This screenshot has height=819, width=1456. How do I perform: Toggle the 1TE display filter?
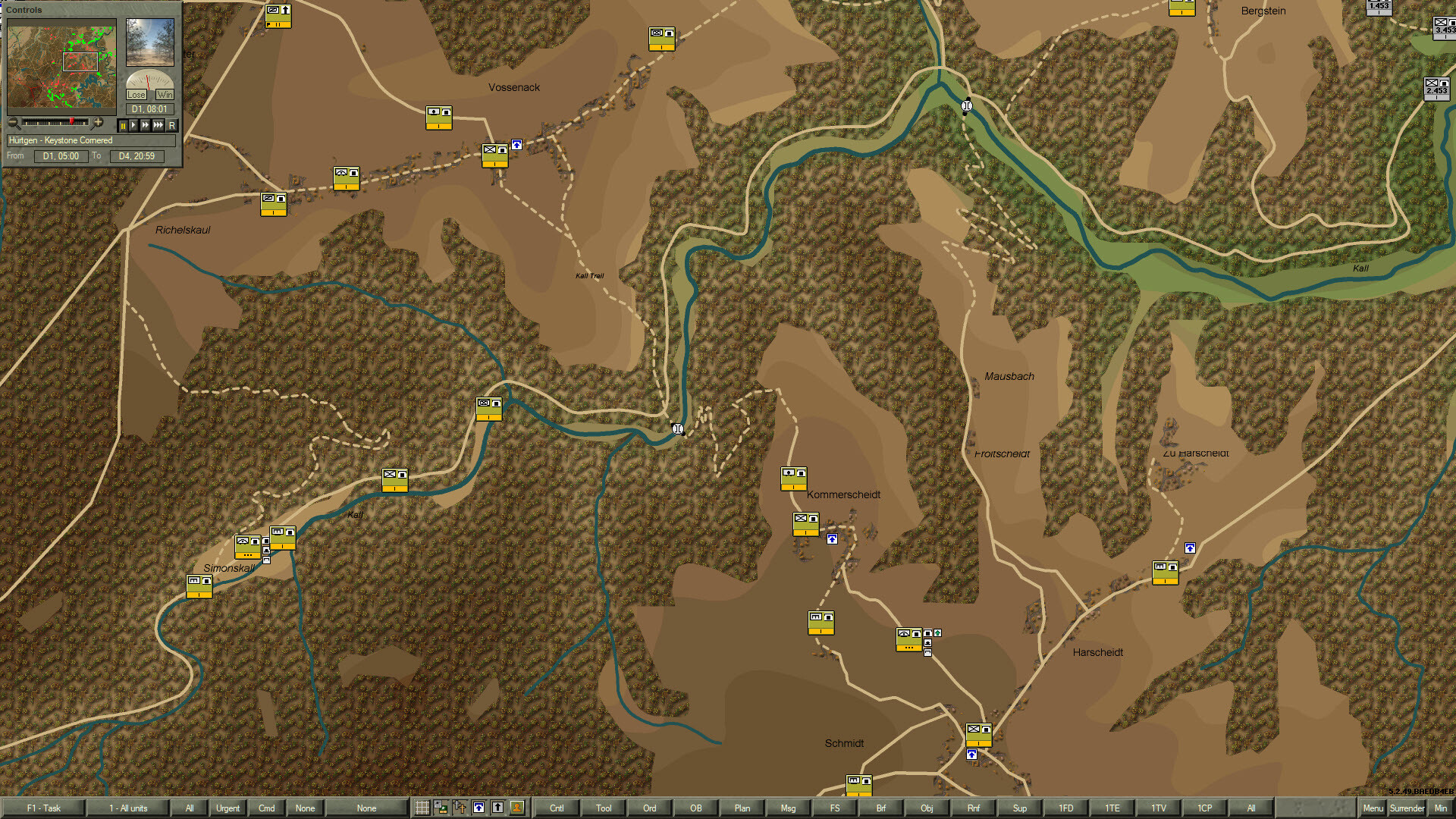pos(1112,808)
